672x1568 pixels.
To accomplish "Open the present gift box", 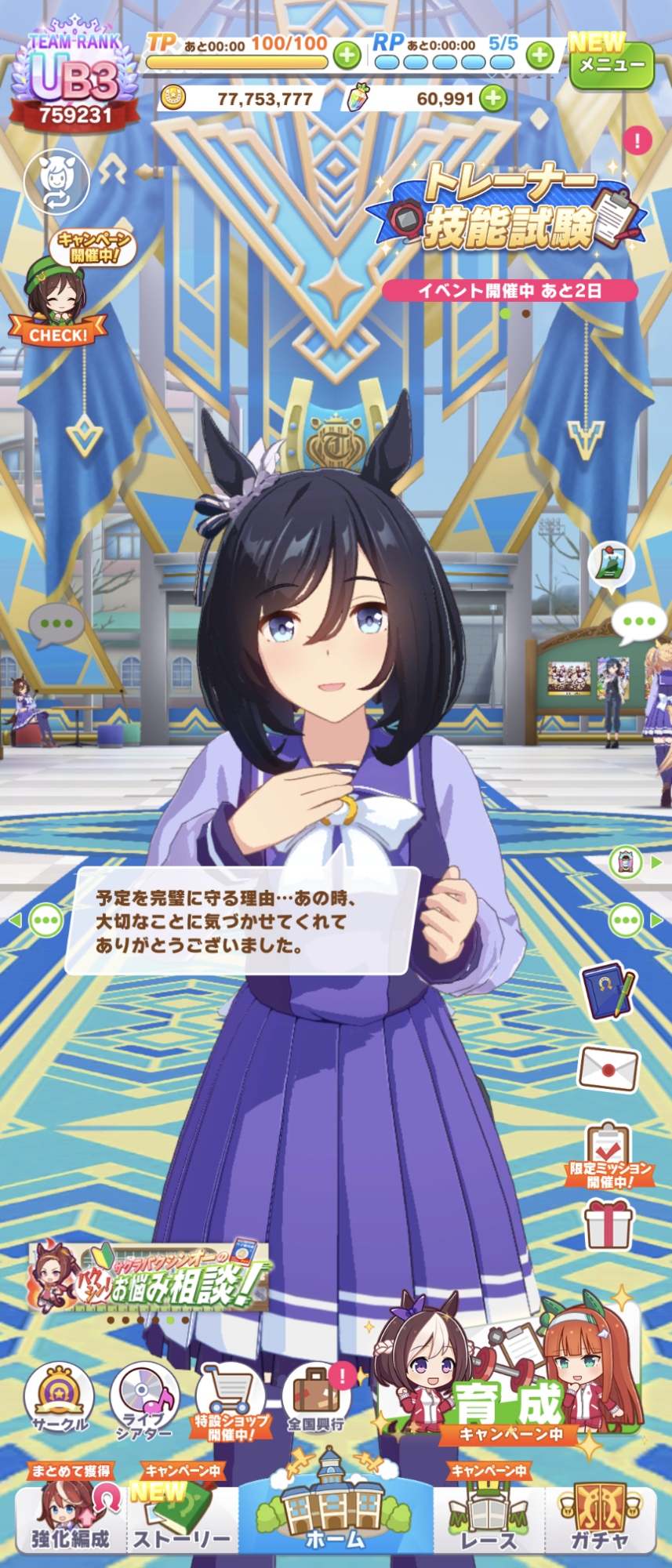I will (x=608, y=1225).
